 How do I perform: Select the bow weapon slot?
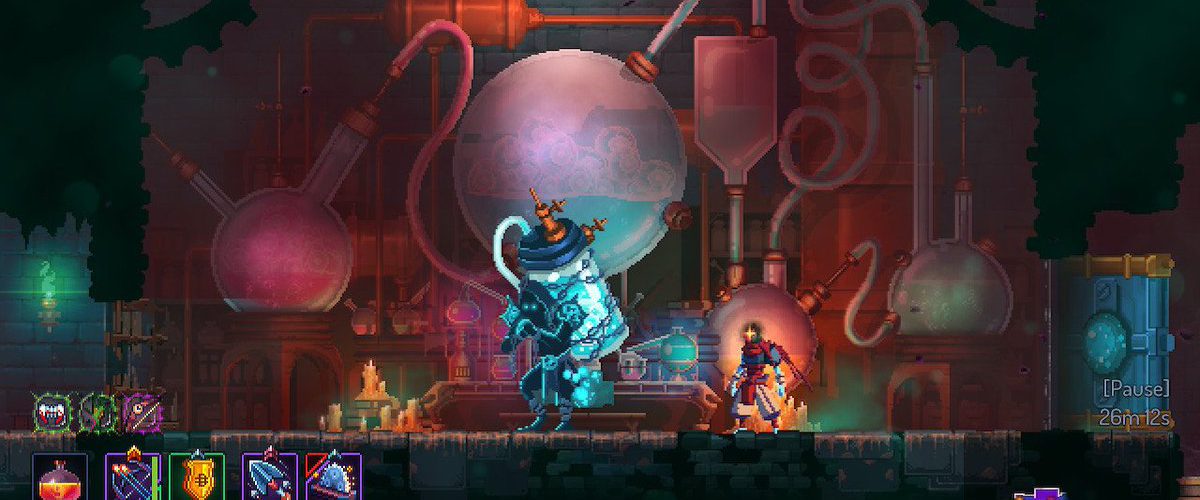[132, 477]
